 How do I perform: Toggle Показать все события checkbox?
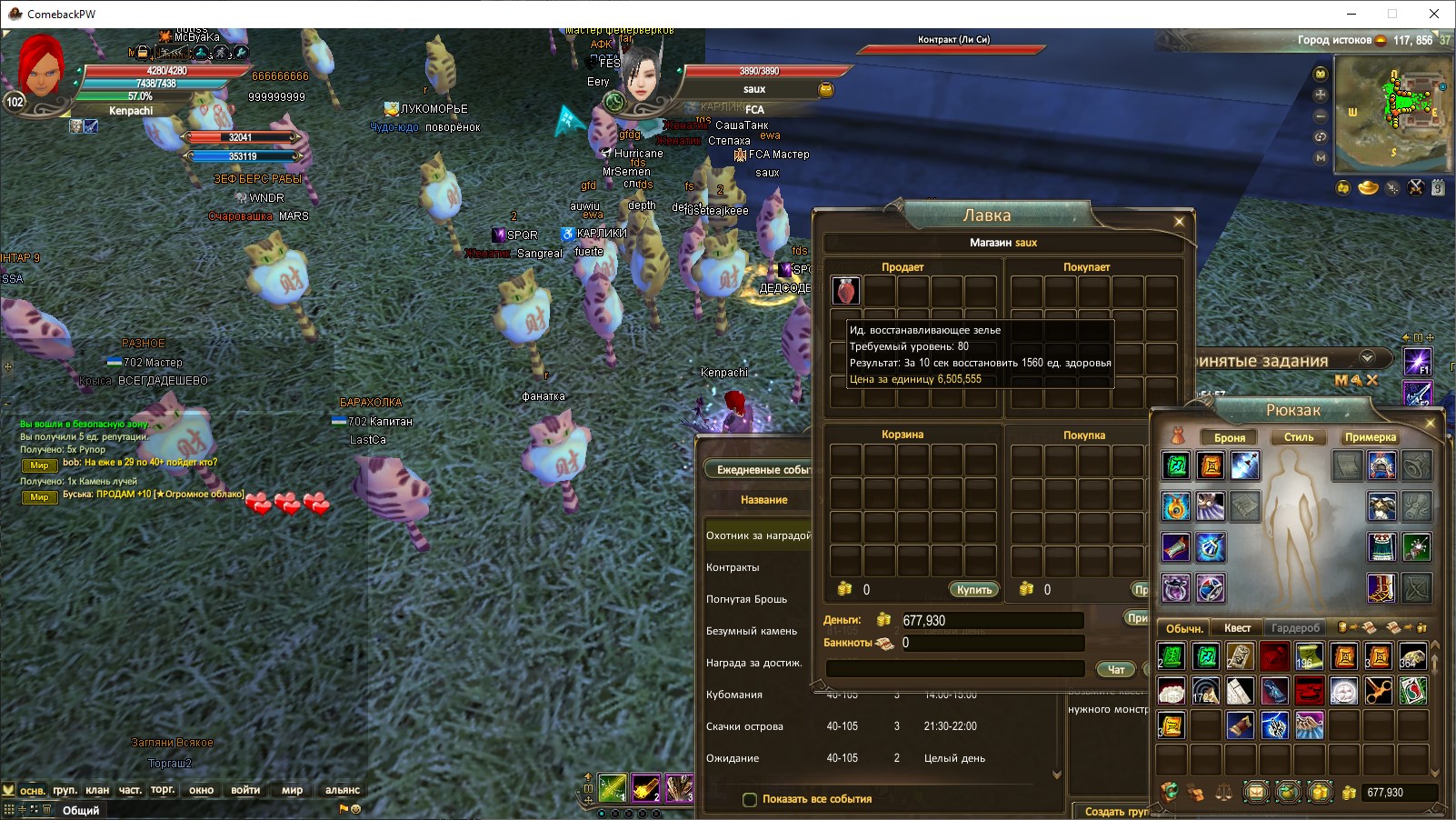[x=750, y=800]
